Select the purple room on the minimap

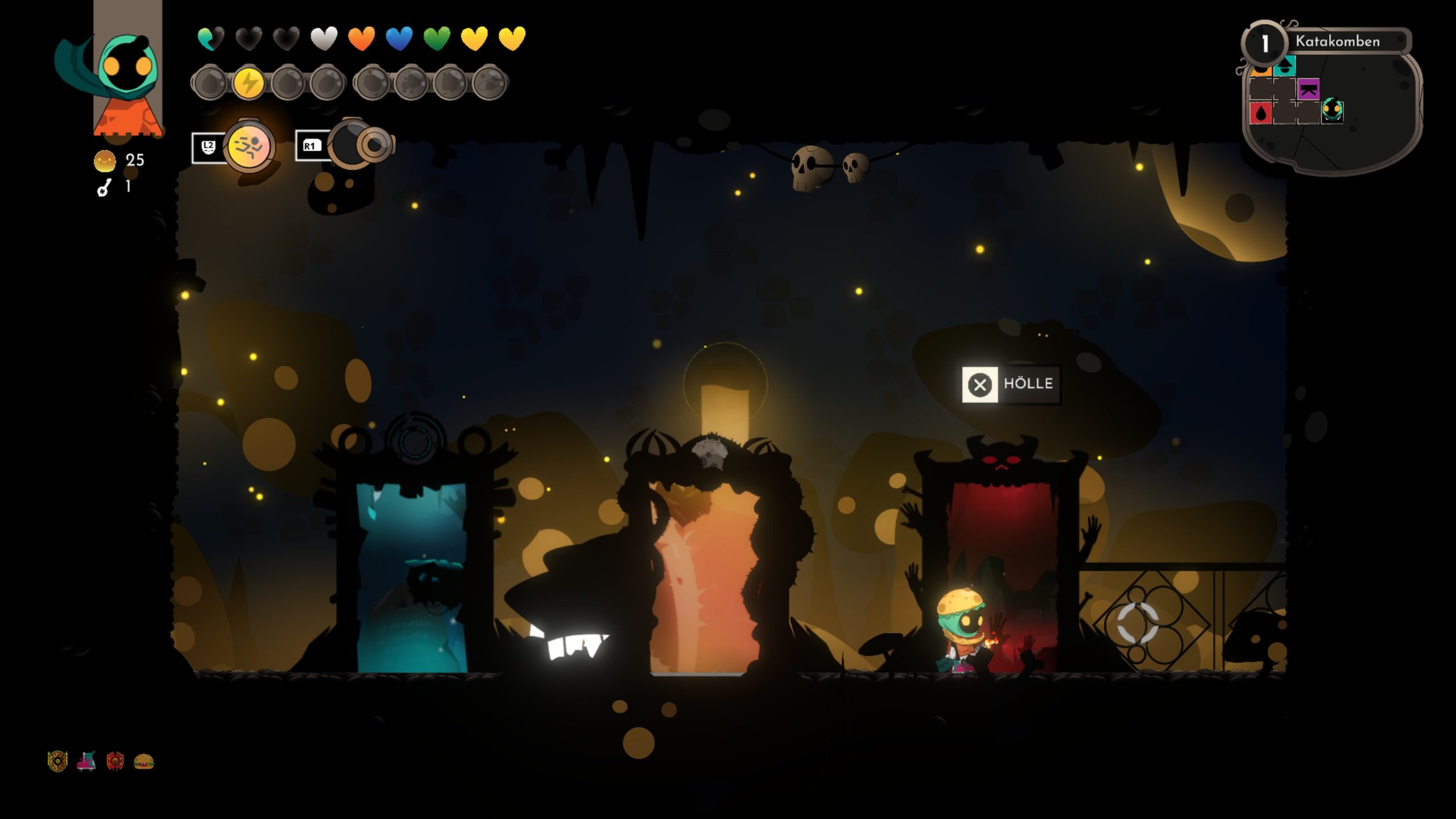click(1308, 89)
